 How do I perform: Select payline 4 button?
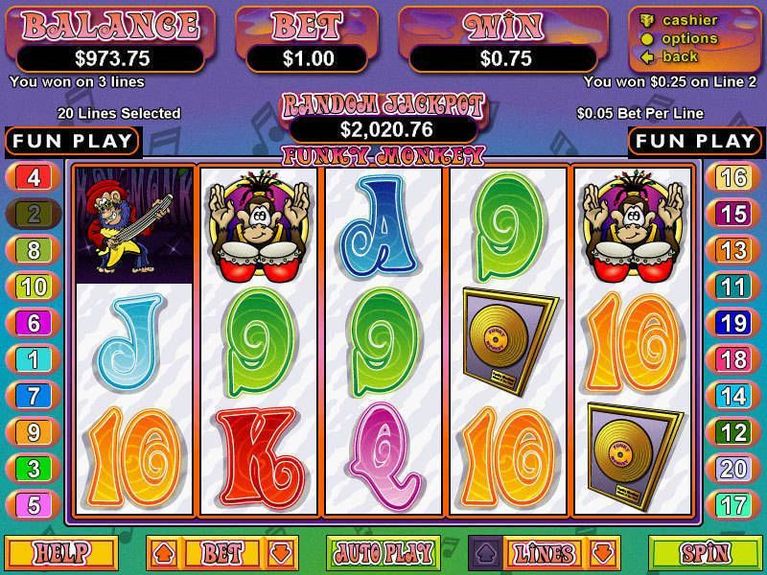pyautogui.click(x=33, y=178)
